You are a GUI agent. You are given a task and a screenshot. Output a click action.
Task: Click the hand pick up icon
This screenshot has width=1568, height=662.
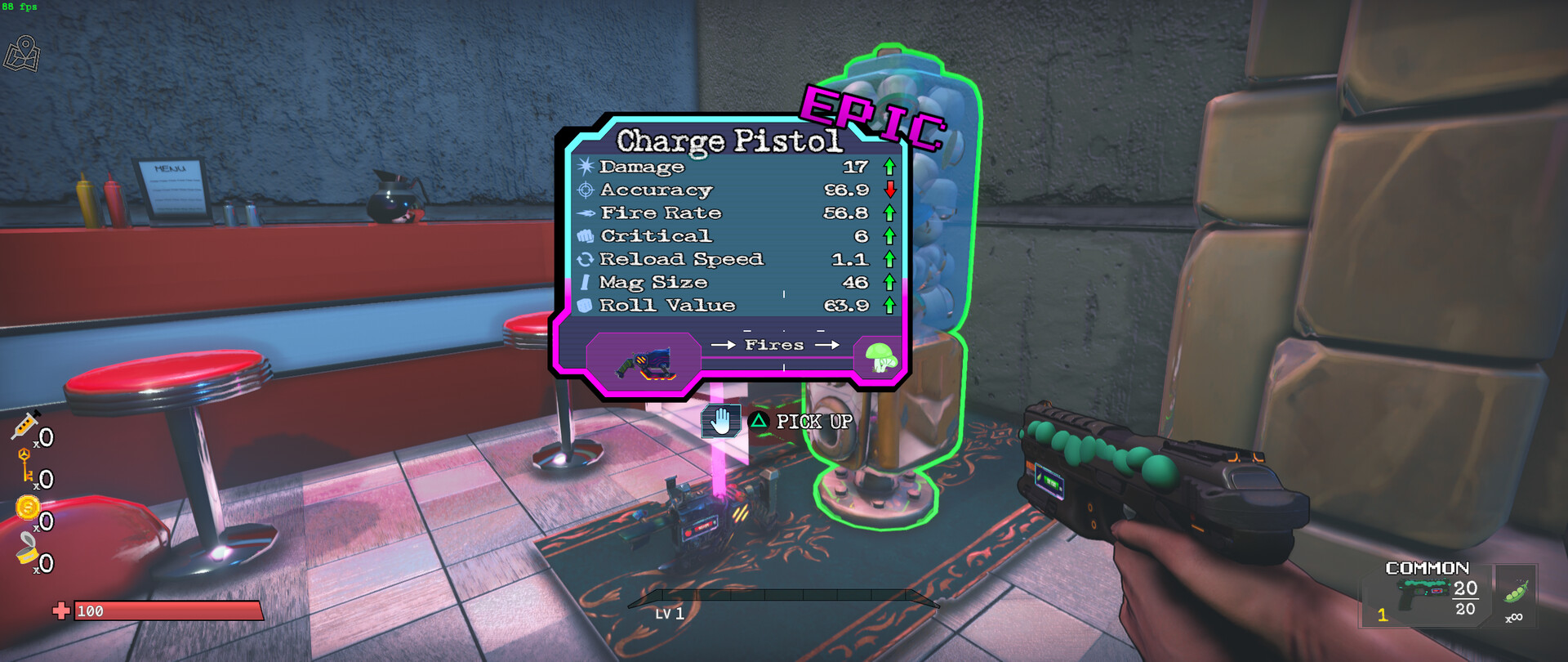pos(720,422)
